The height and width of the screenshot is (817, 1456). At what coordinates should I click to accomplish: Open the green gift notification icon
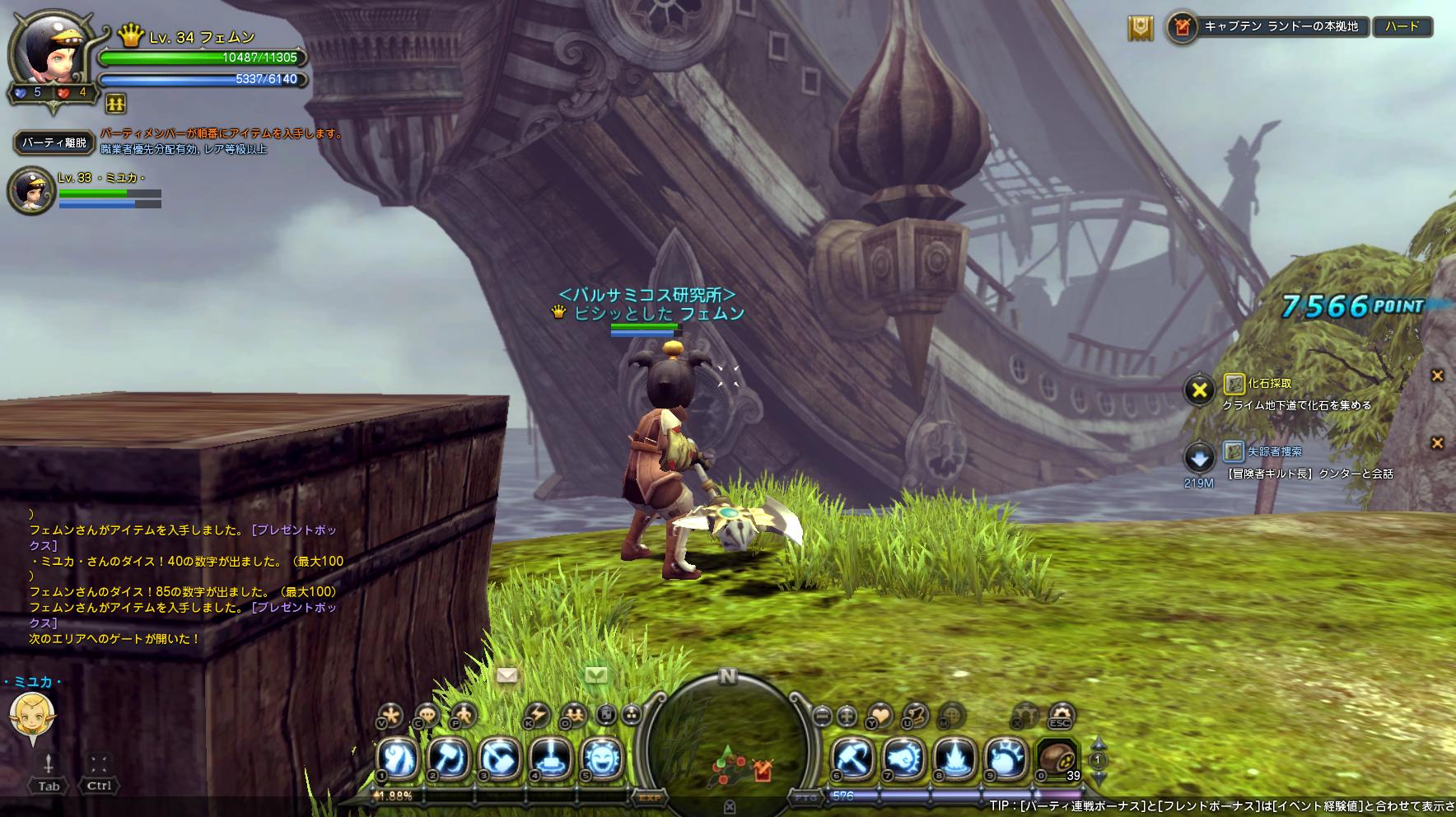click(596, 675)
